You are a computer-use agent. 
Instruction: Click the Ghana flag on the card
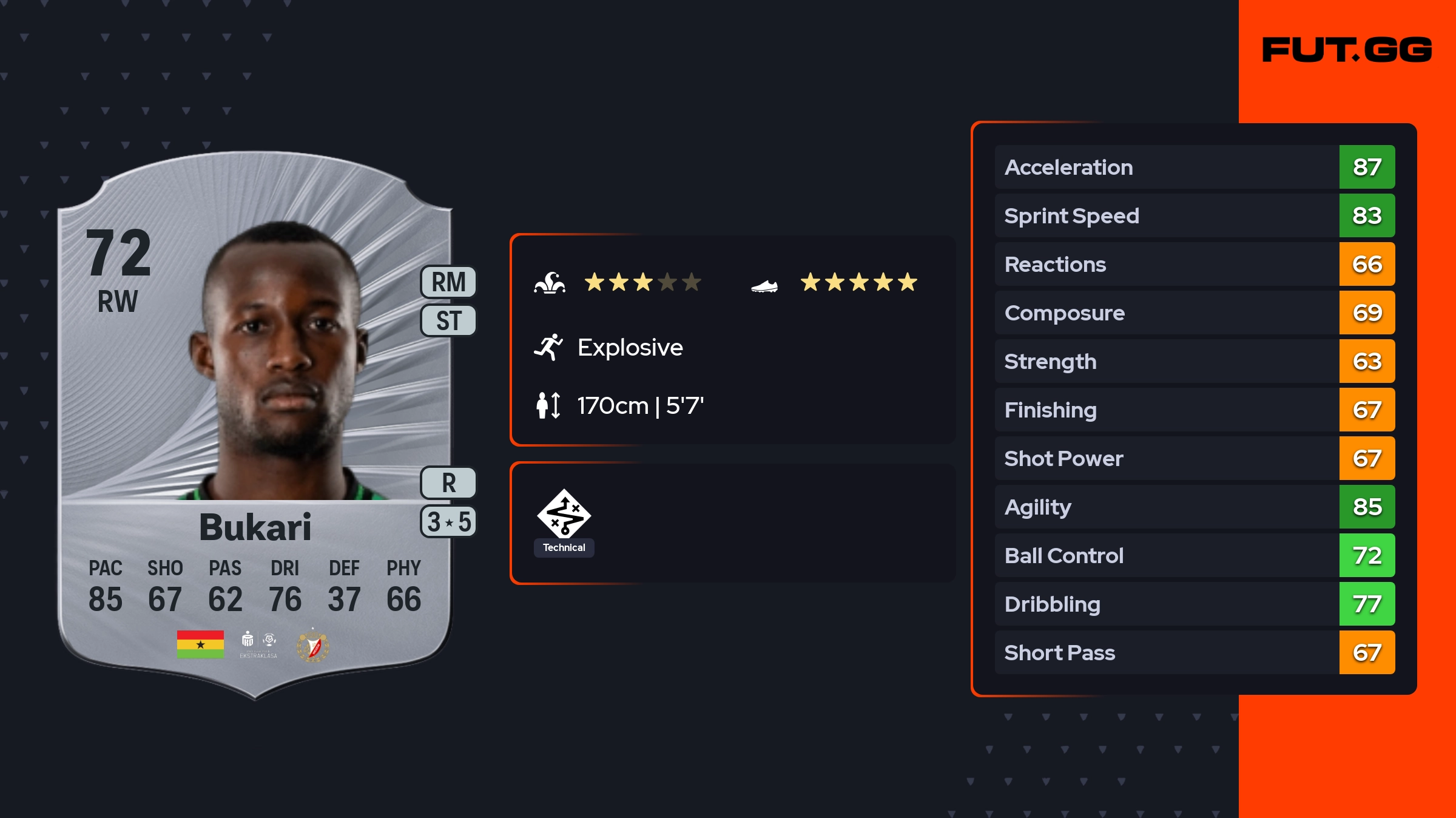click(x=200, y=644)
